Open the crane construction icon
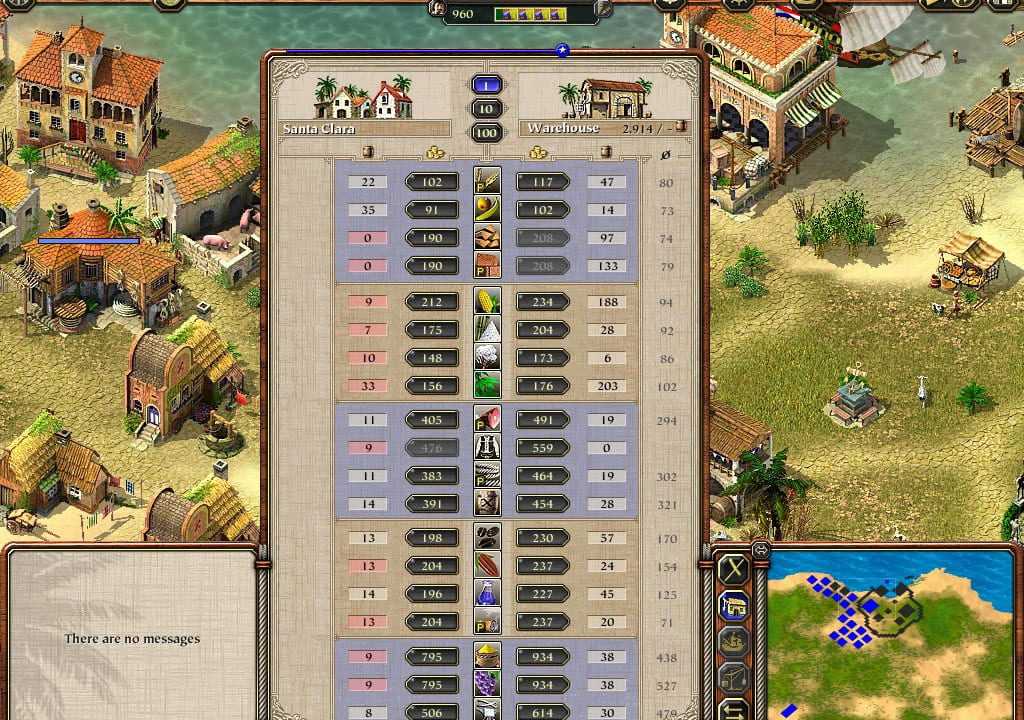1024x720 pixels. pos(735,678)
